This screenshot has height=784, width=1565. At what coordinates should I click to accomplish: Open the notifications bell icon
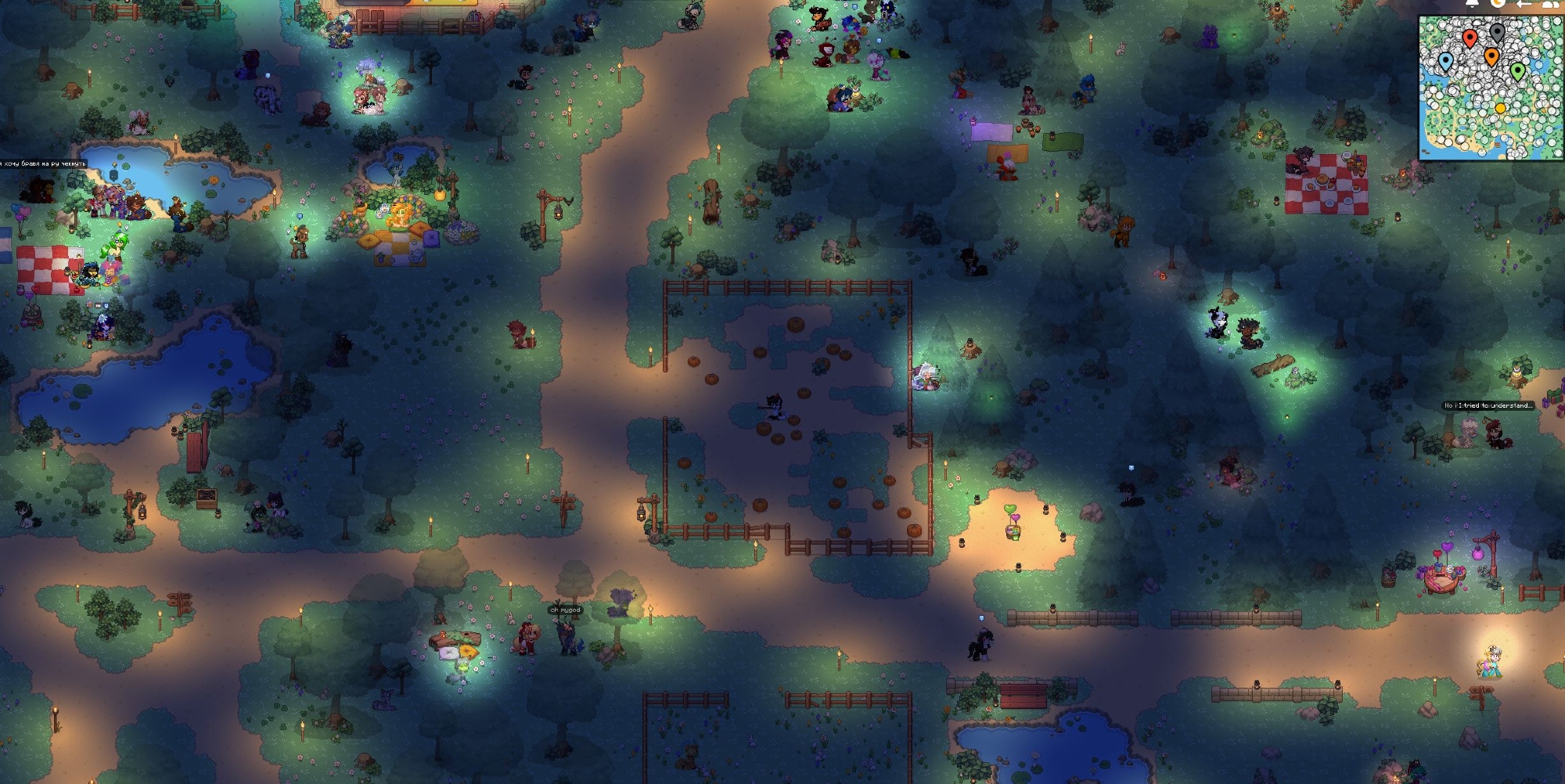tap(1472, 3)
